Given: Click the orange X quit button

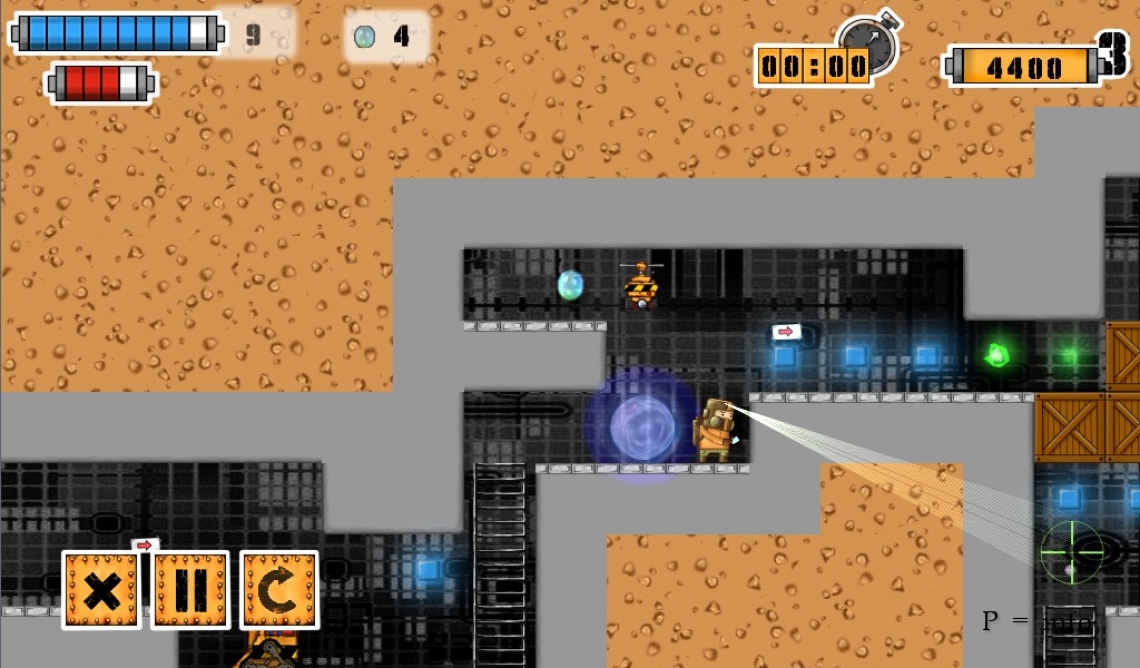Looking at the screenshot, I should coord(101,590).
